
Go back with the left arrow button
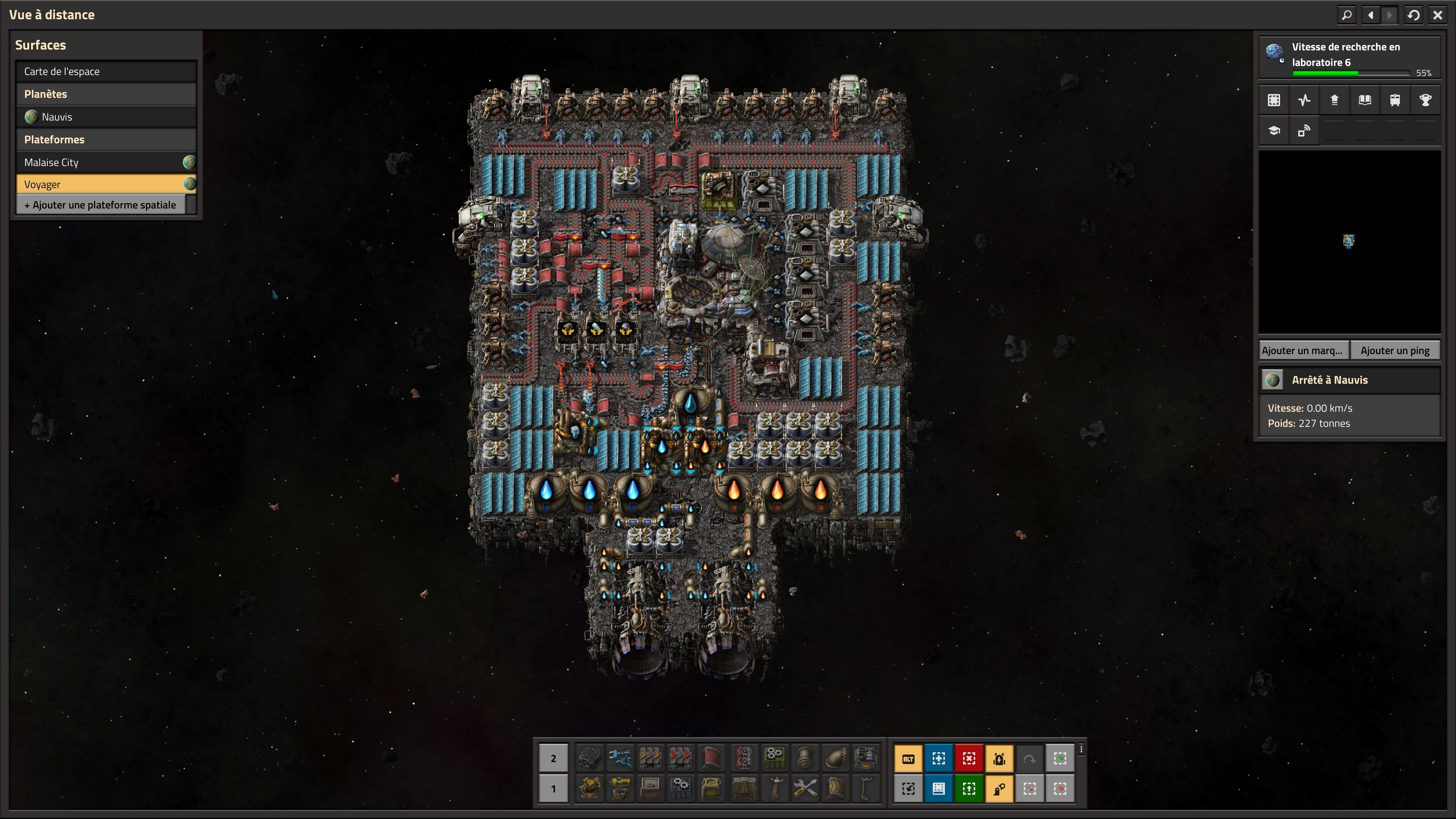pos(1371,15)
